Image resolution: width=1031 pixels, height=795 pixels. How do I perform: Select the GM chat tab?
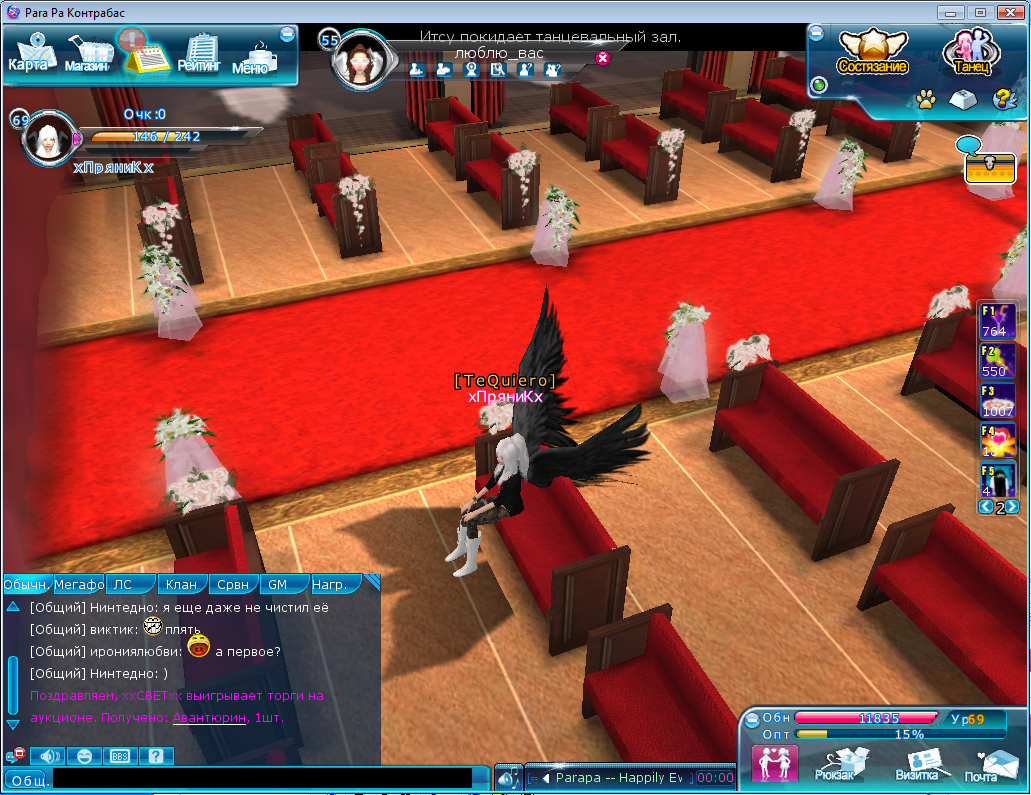pyautogui.click(x=277, y=585)
